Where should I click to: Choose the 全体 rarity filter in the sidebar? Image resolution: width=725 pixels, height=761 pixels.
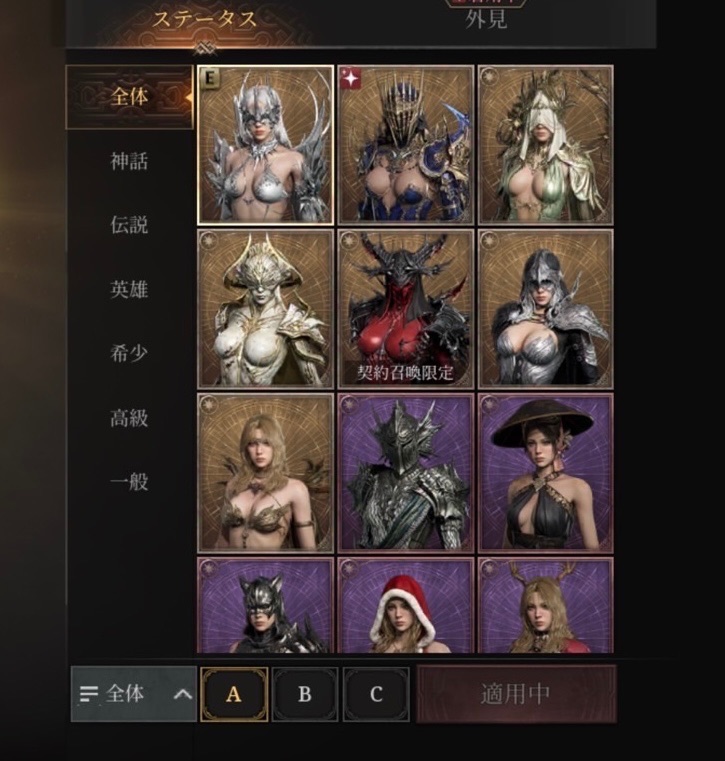[129, 97]
